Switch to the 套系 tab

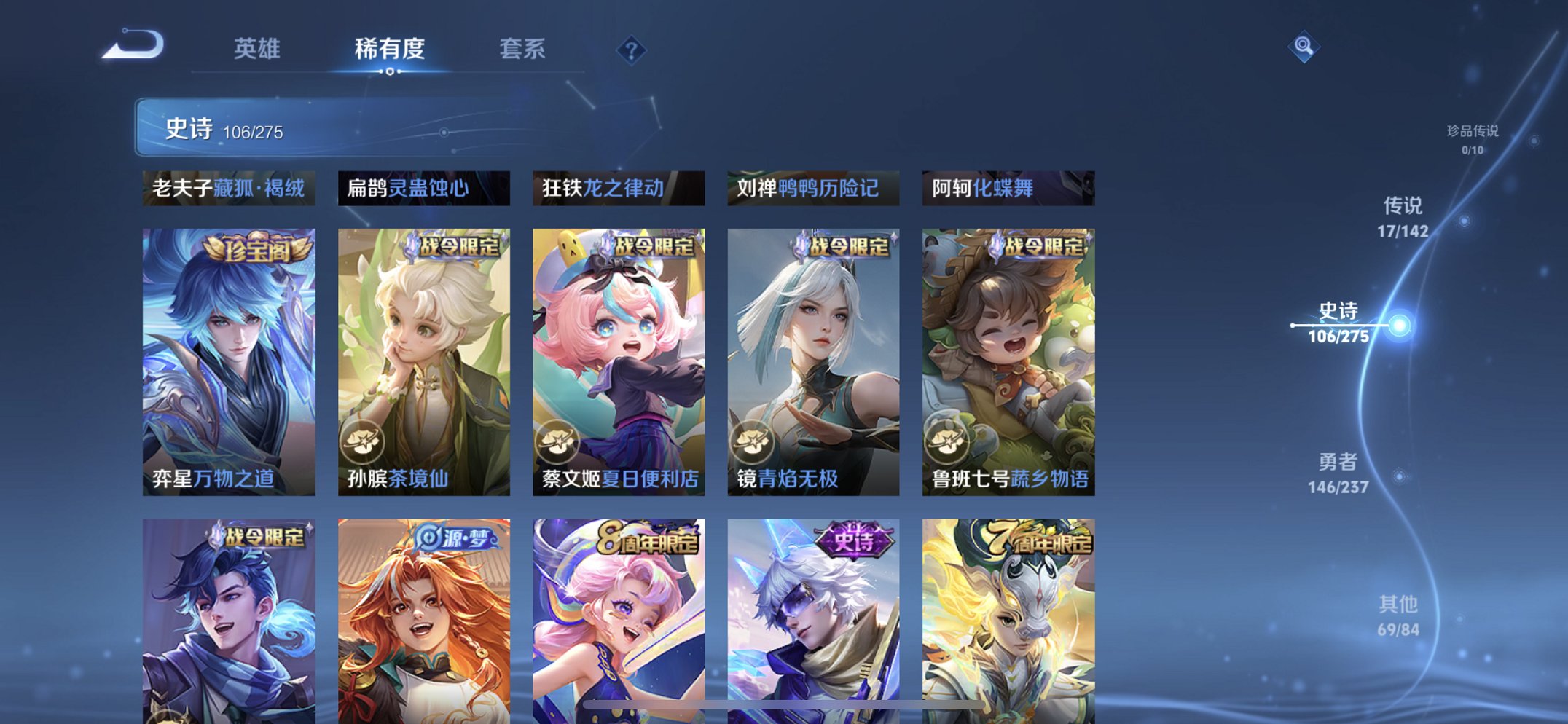pyautogui.click(x=522, y=49)
